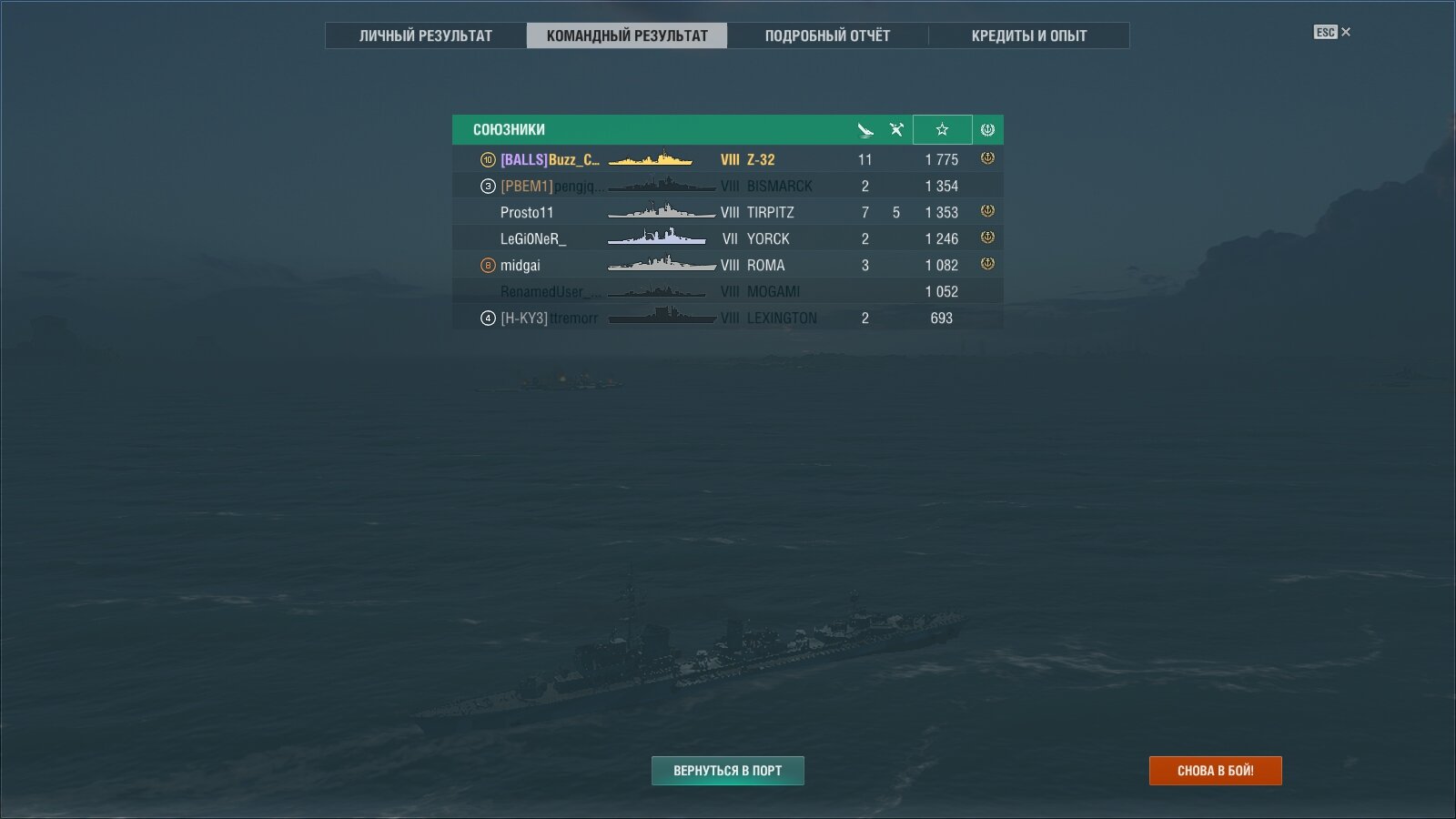
Task: Sort by the star experience column
Action: [942, 129]
